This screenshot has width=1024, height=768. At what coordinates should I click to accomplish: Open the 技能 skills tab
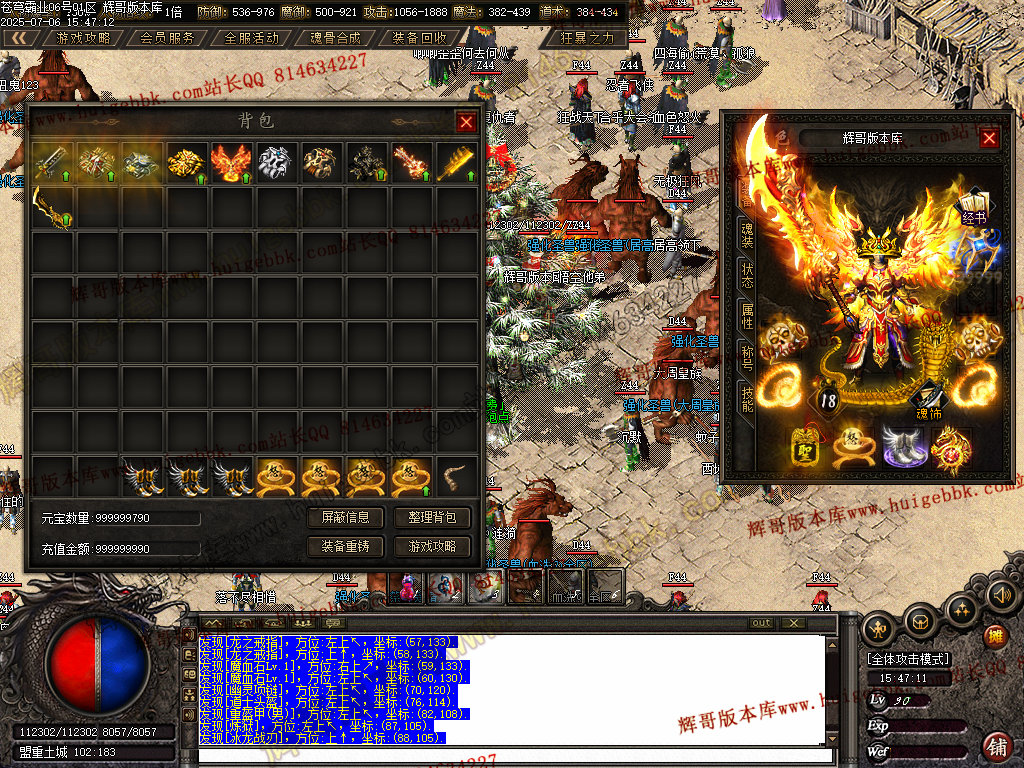(x=747, y=399)
